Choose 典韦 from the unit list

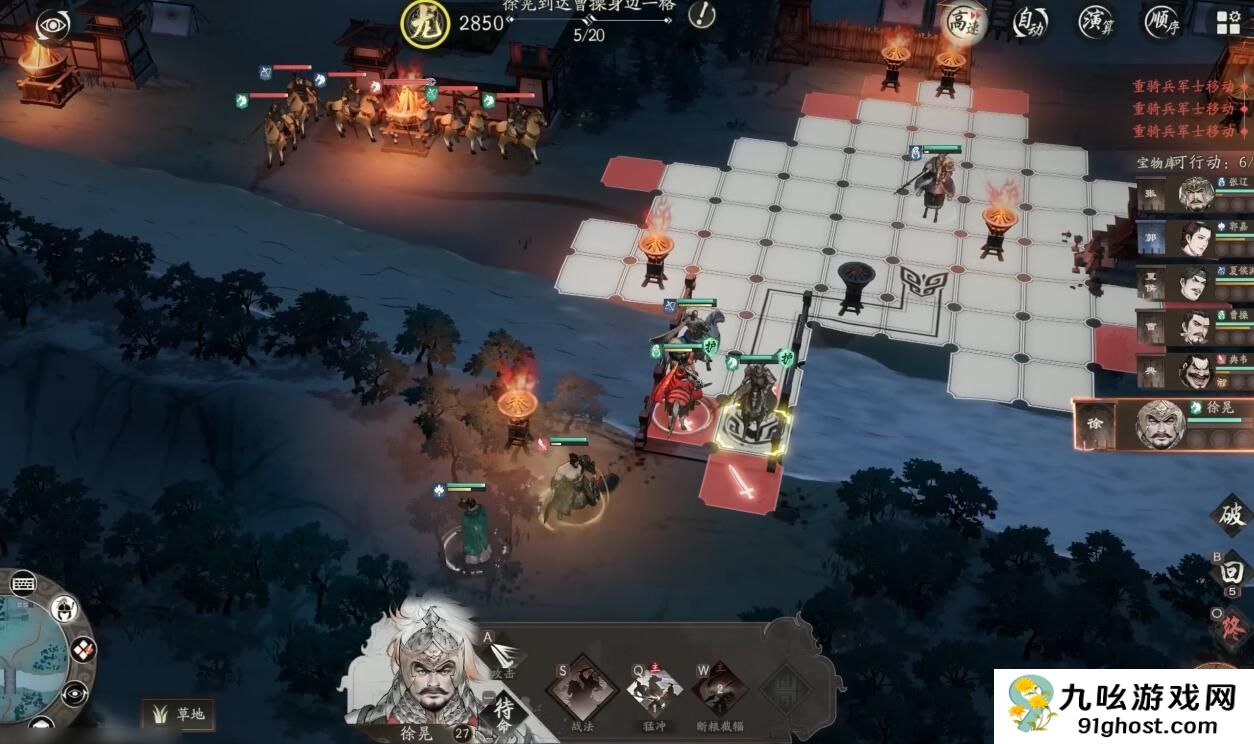click(1195, 371)
